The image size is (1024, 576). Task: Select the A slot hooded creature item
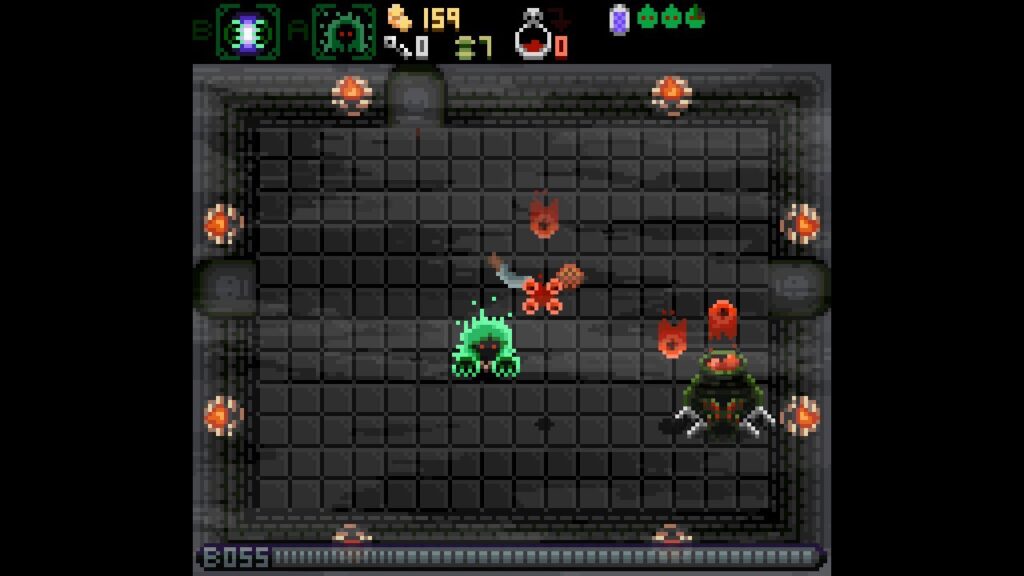click(x=343, y=32)
